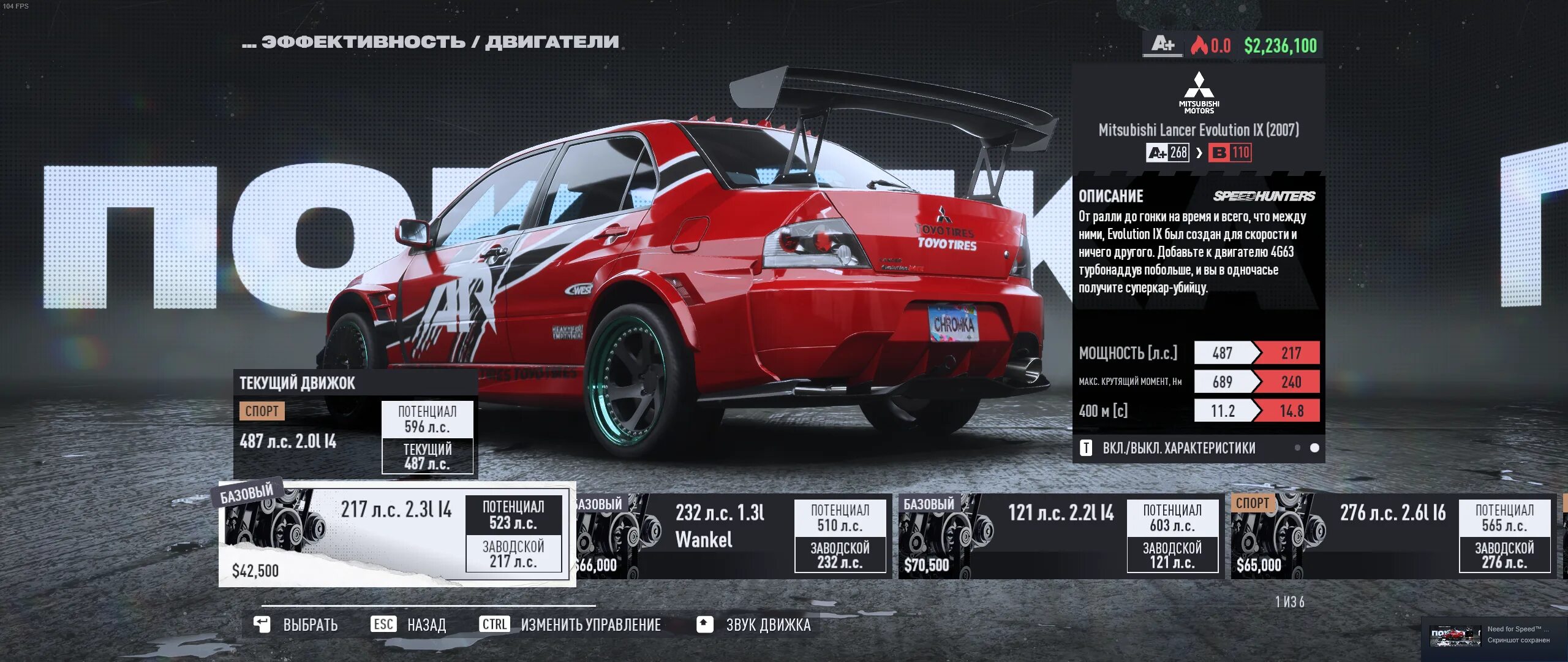Click the ВЫБРАТЬ button

(296, 625)
